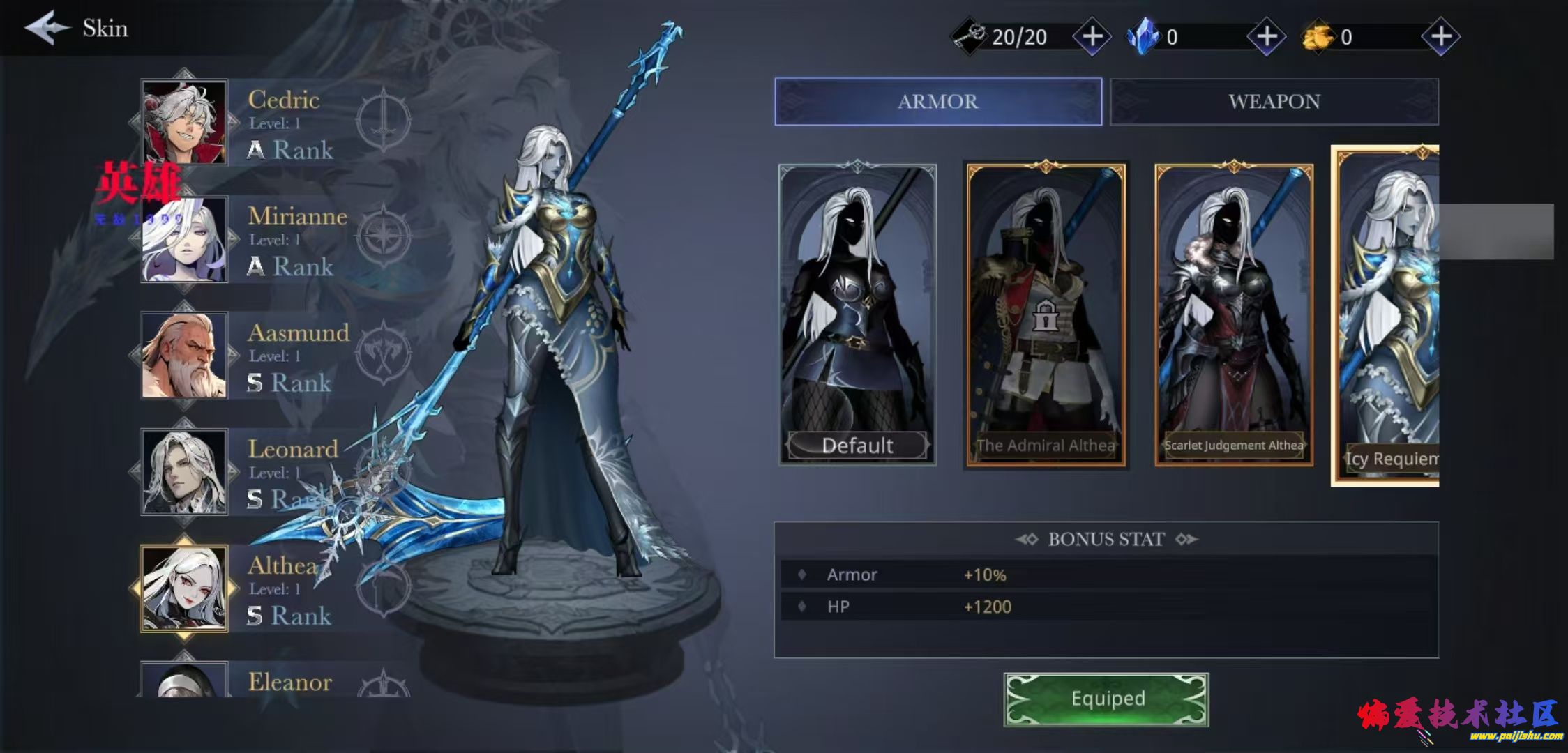Viewport: 1568px width, 753px height.
Task: Choose Eleanor from the hero list
Action: point(185,680)
